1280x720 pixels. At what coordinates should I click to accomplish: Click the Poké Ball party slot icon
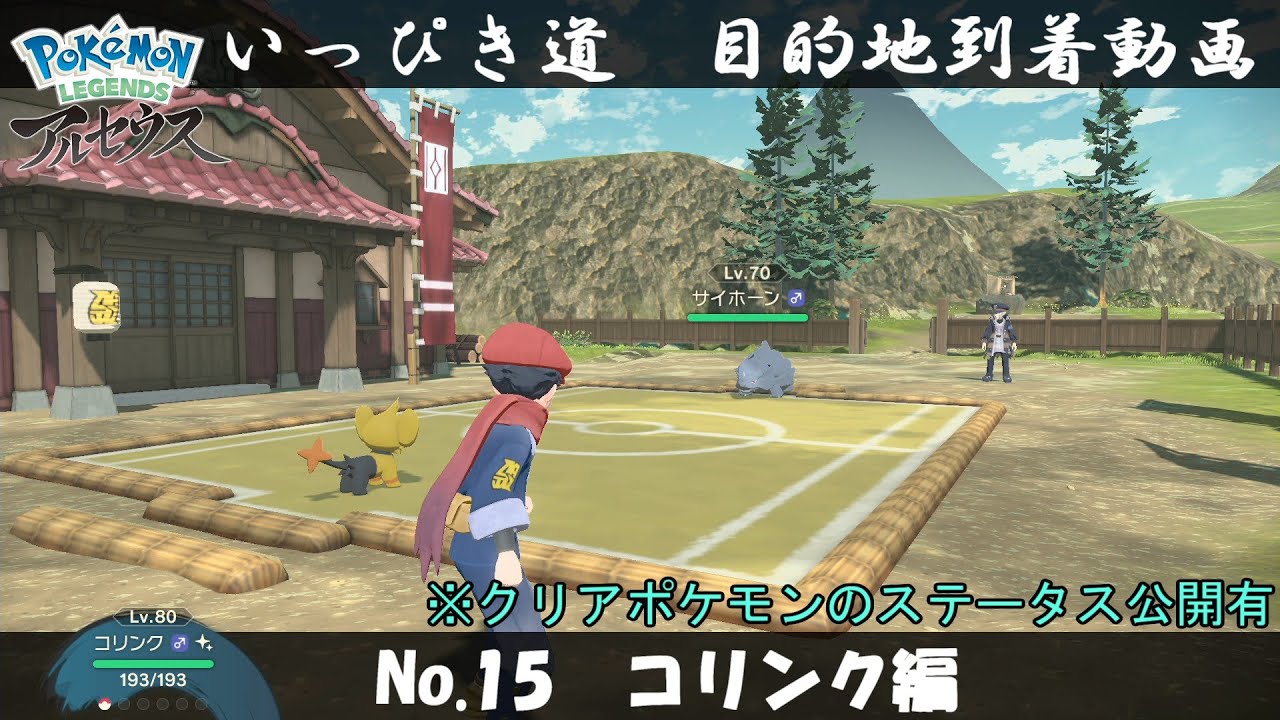click(x=103, y=704)
